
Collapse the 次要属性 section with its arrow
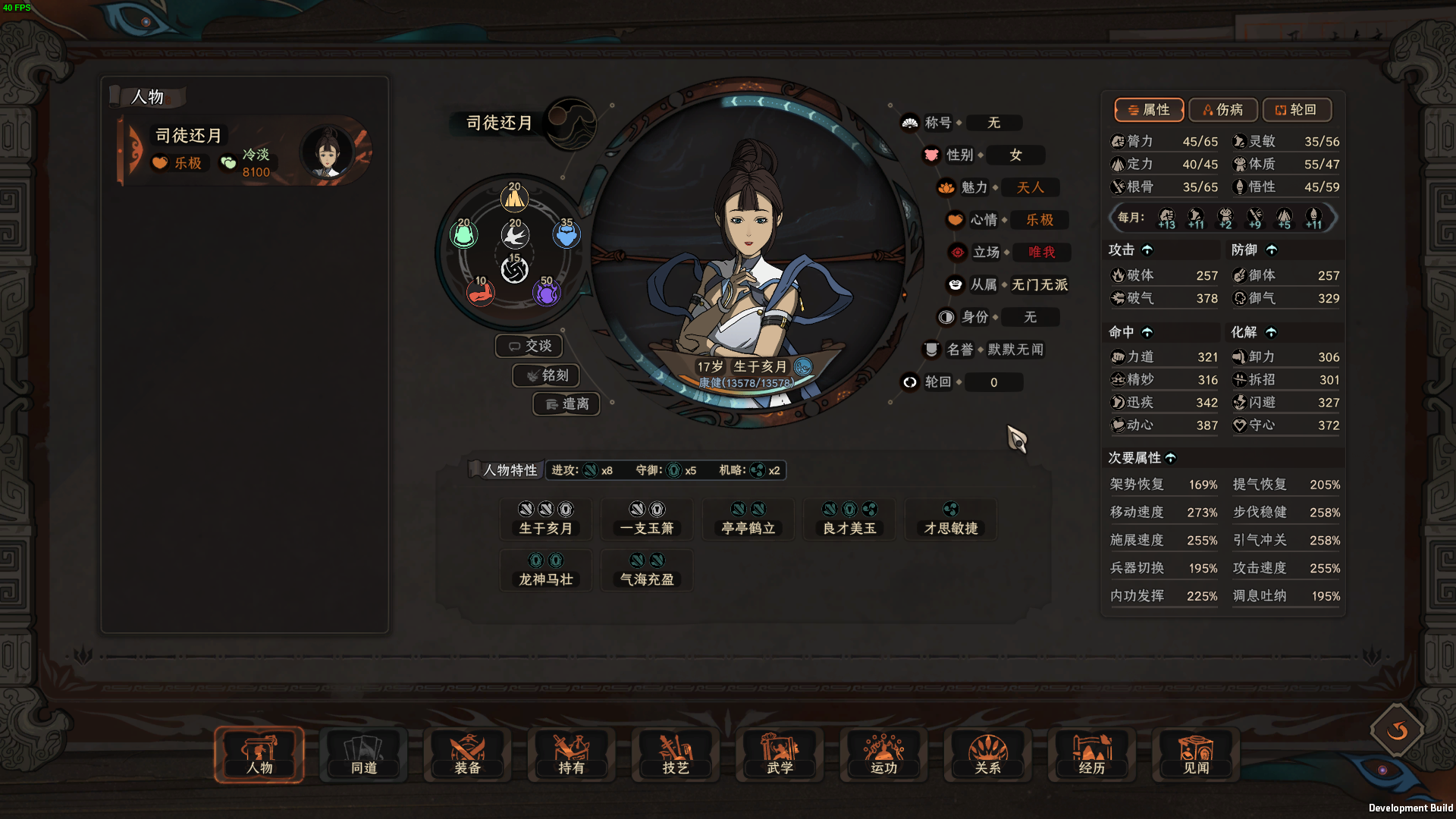1172,458
